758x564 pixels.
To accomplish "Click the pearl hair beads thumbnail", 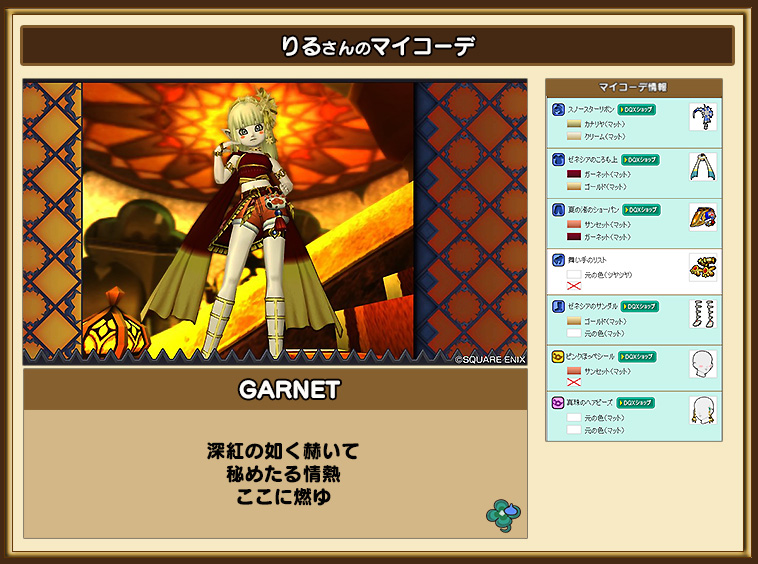I will pyautogui.click(x=703, y=411).
